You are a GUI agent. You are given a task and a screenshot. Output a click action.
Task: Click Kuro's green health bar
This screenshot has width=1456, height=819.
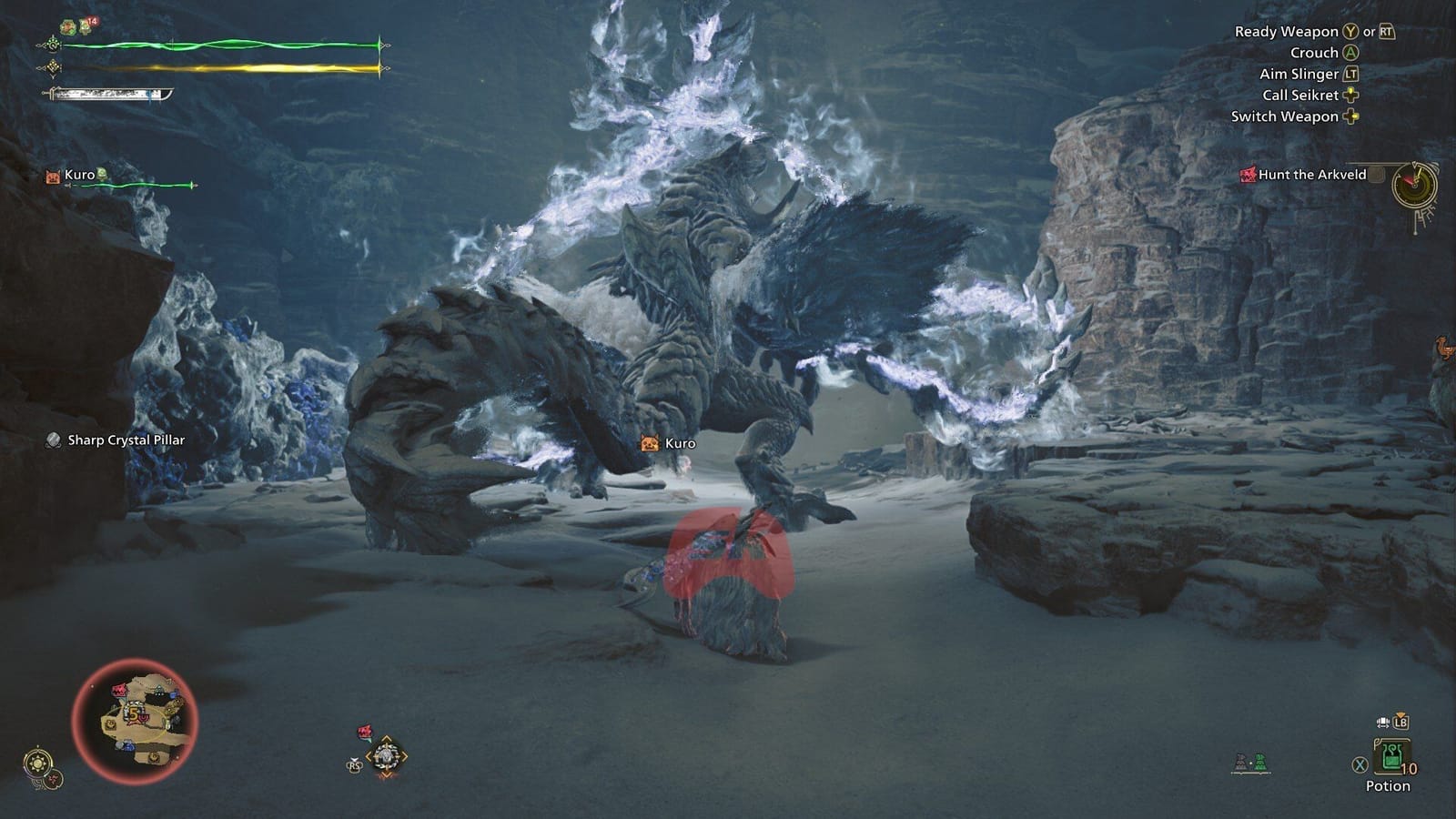136,184
